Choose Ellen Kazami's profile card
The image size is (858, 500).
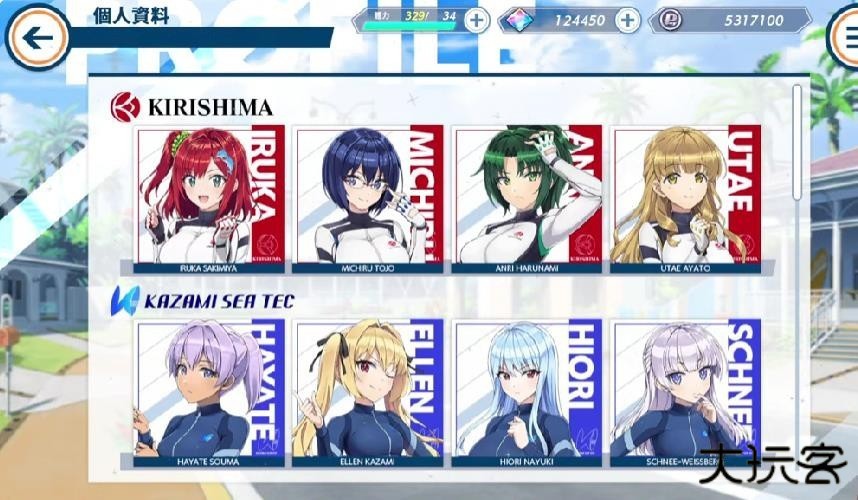(369, 392)
